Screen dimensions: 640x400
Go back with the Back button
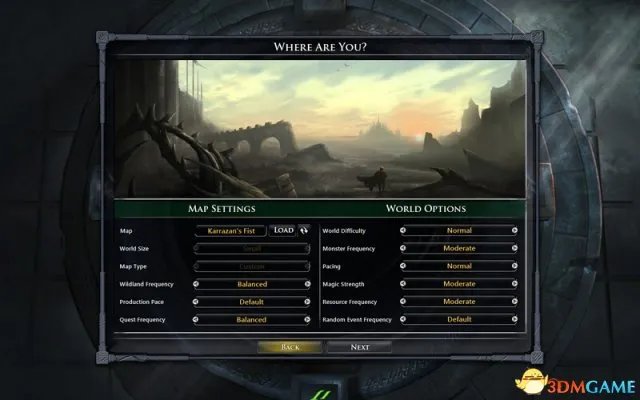[x=291, y=347]
